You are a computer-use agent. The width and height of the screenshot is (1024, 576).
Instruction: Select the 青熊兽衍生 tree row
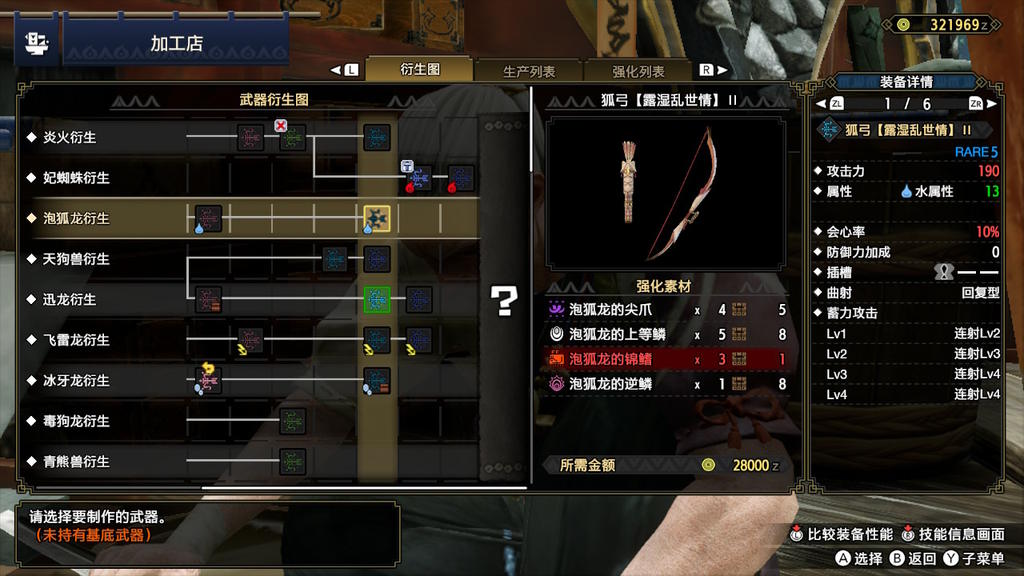pos(77,462)
